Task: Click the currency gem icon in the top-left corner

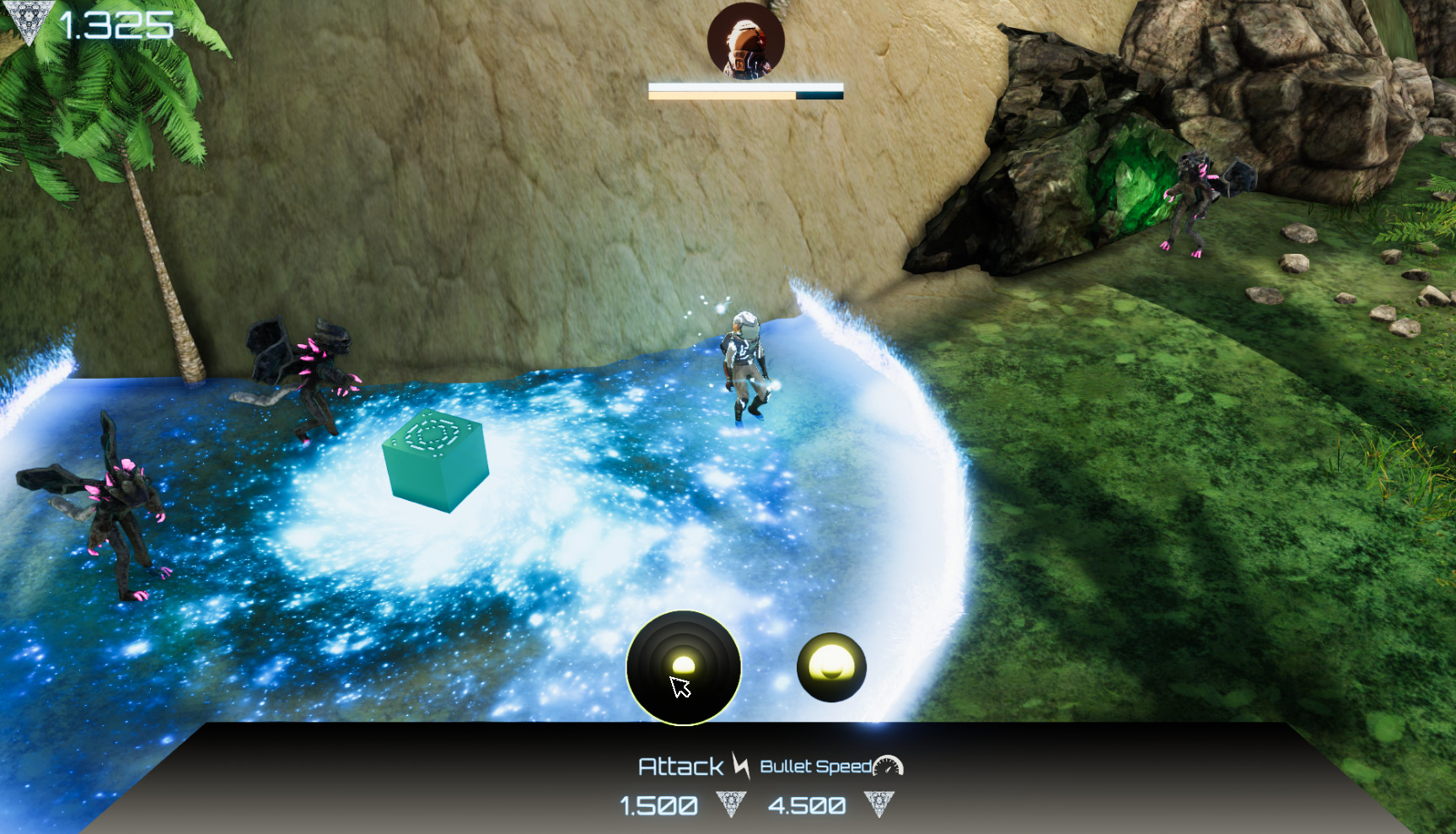Action: (x=30, y=19)
